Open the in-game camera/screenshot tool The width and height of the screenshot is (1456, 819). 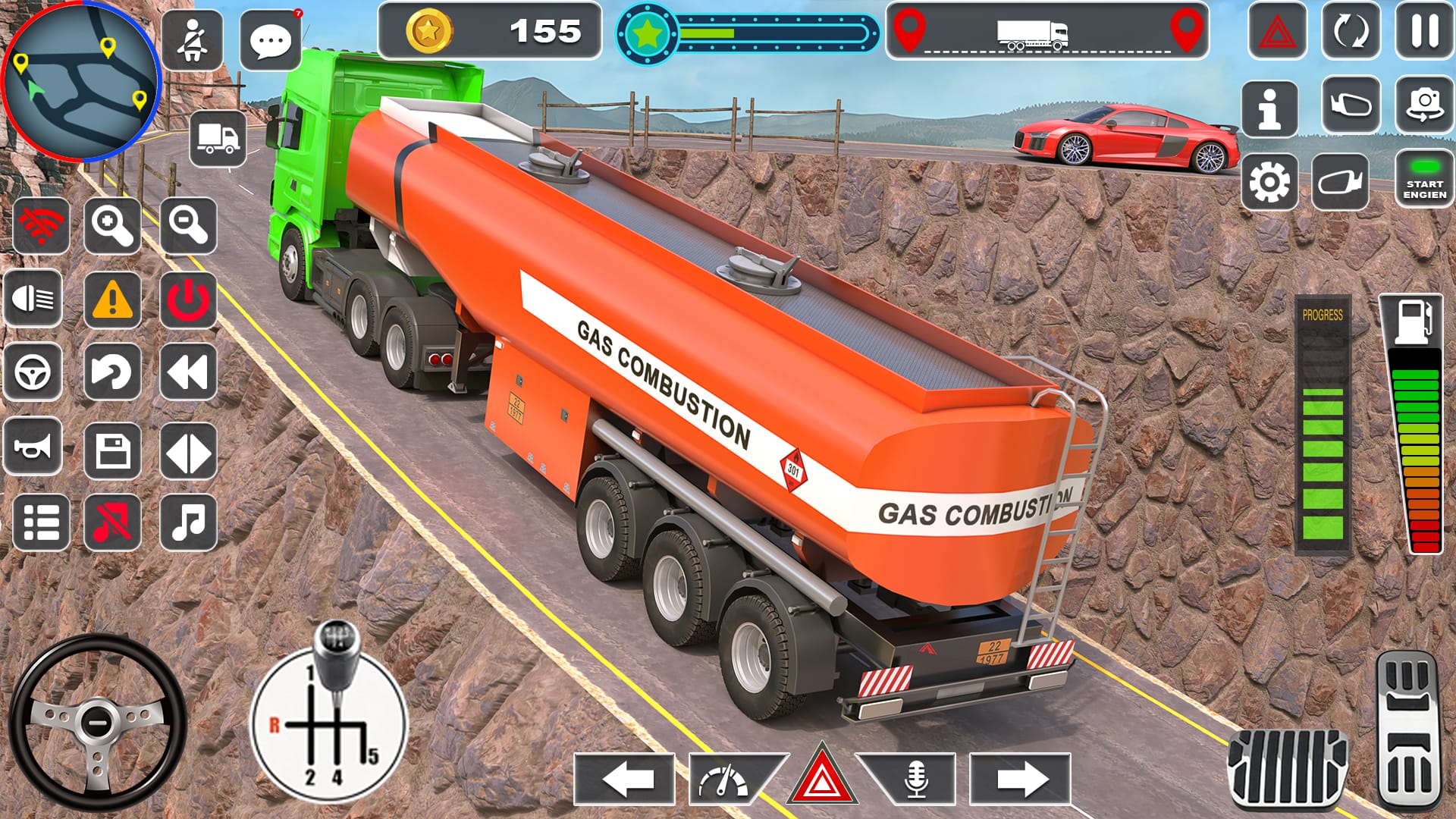pyautogui.click(x=1424, y=106)
